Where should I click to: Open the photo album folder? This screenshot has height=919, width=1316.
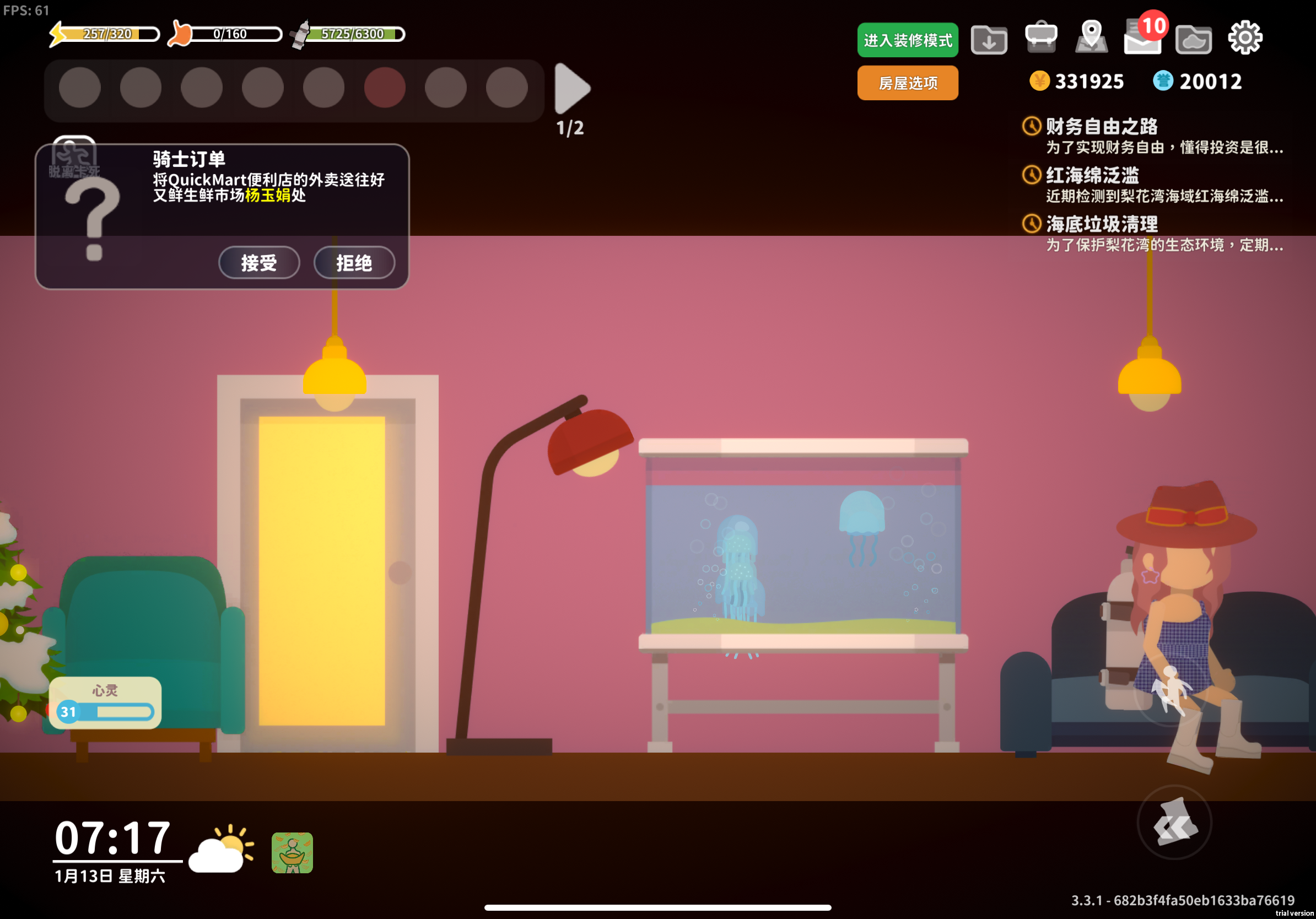pos(1193,37)
